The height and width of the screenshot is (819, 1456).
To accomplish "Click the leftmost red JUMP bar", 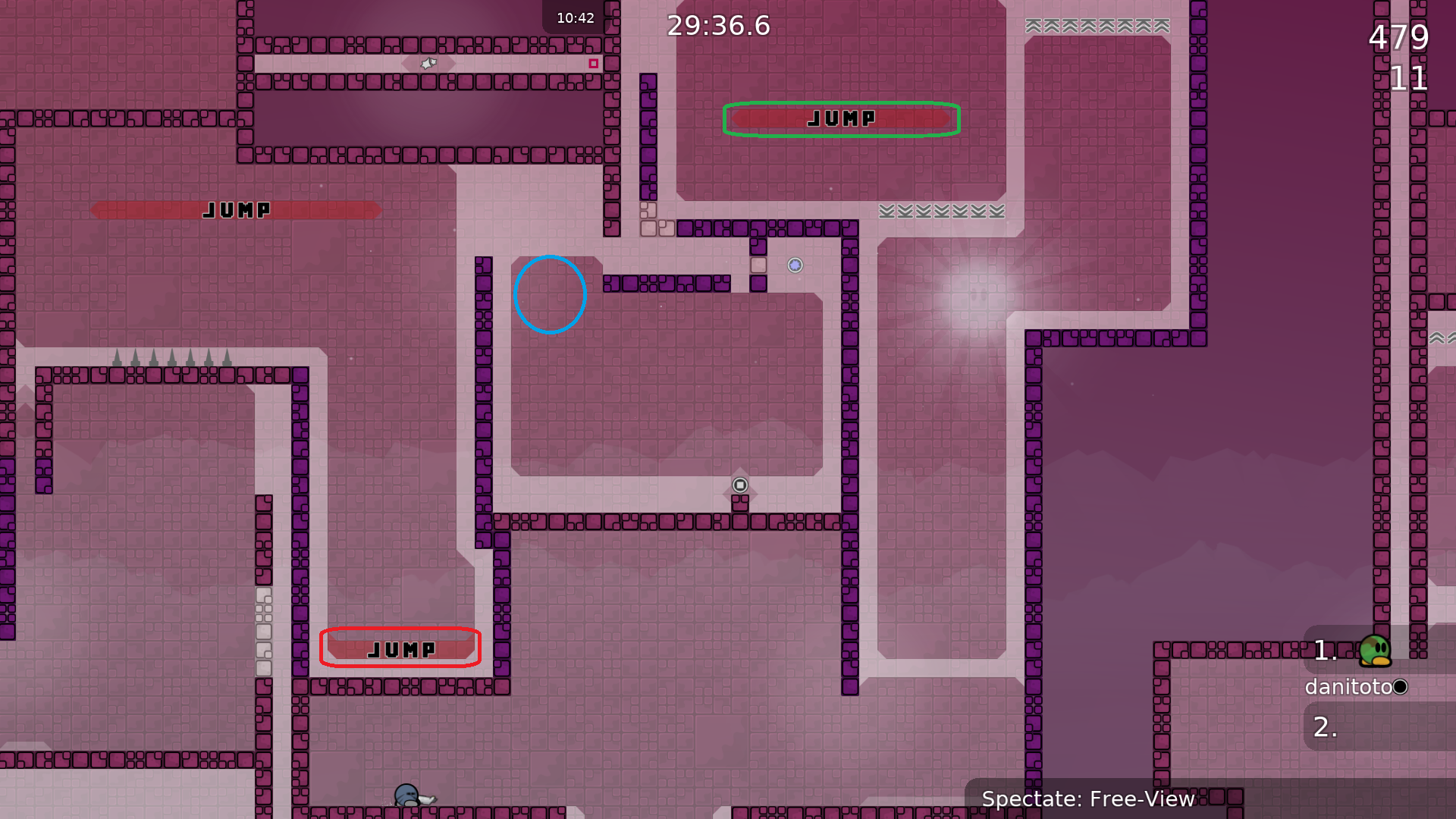I will [235, 210].
